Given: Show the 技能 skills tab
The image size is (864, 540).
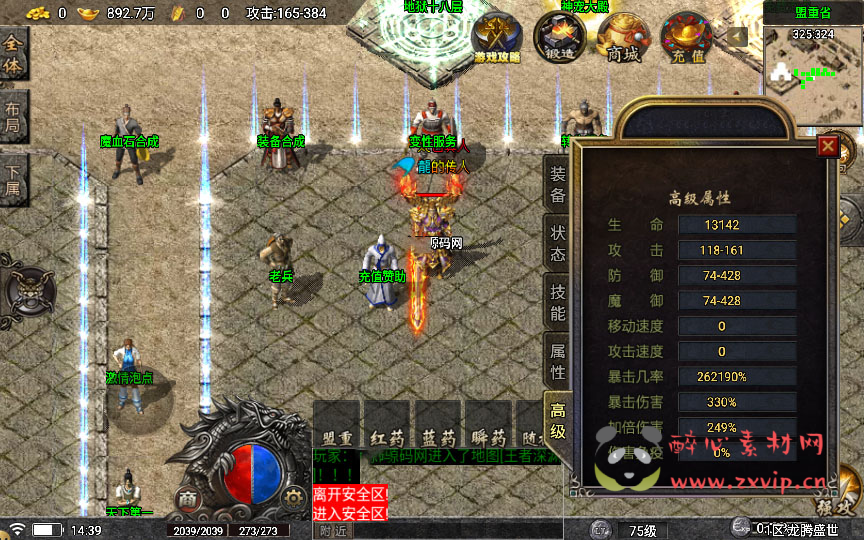Looking at the screenshot, I should [557, 301].
